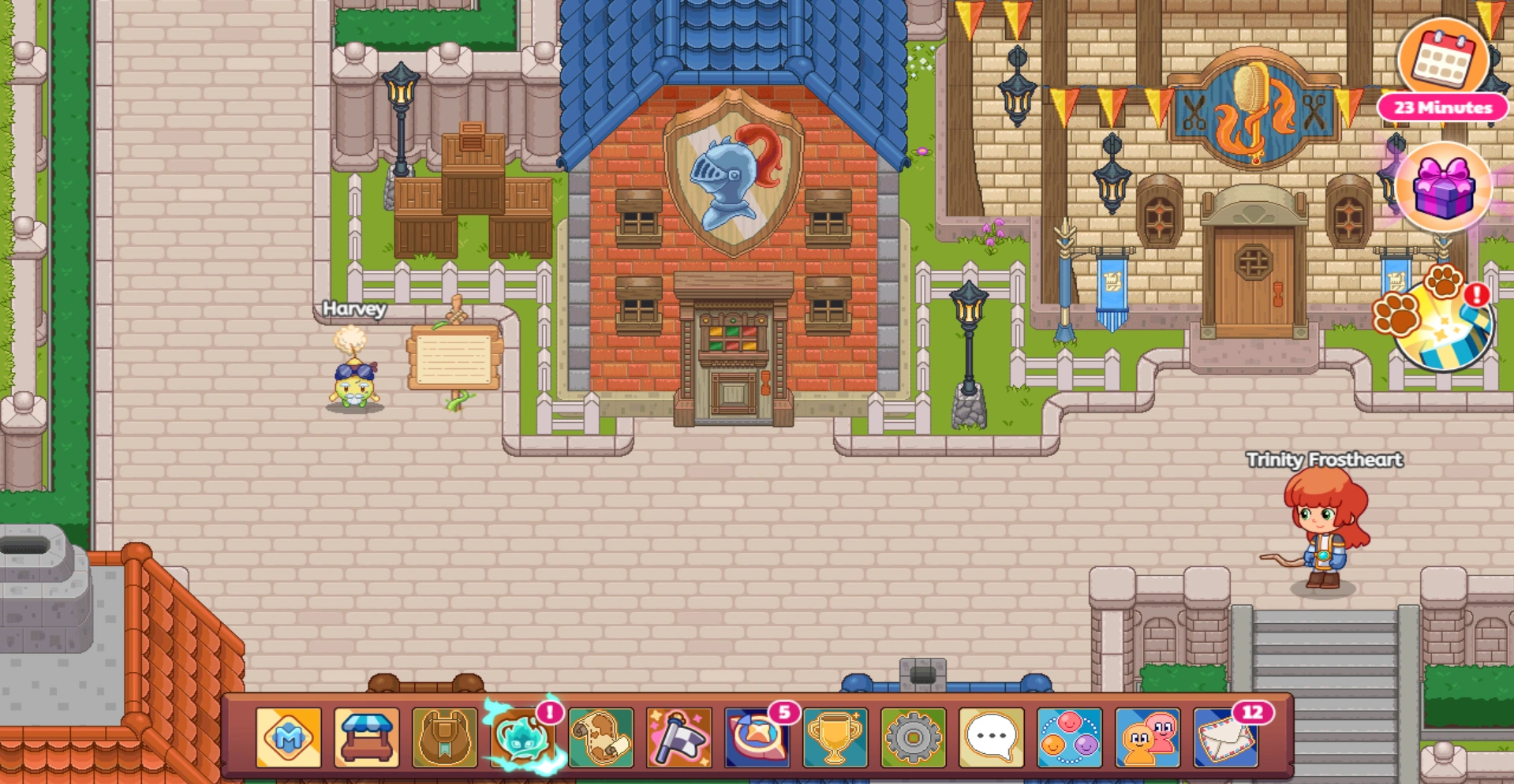1514x784 pixels.
Task: Open the telescope icon showing 5 badge
Action: click(757, 737)
